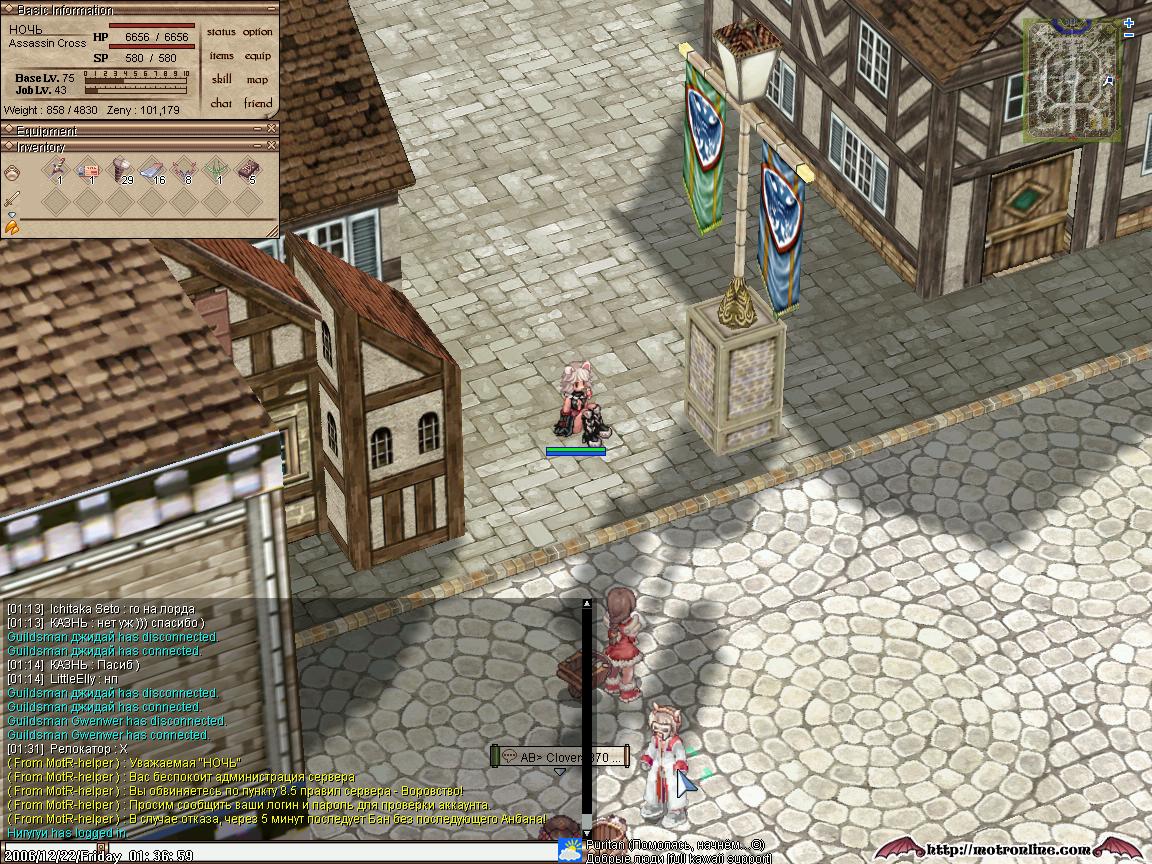Open the option menu
Viewport: 1152px width, 864px height.
pyautogui.click(x=257, y=32)
